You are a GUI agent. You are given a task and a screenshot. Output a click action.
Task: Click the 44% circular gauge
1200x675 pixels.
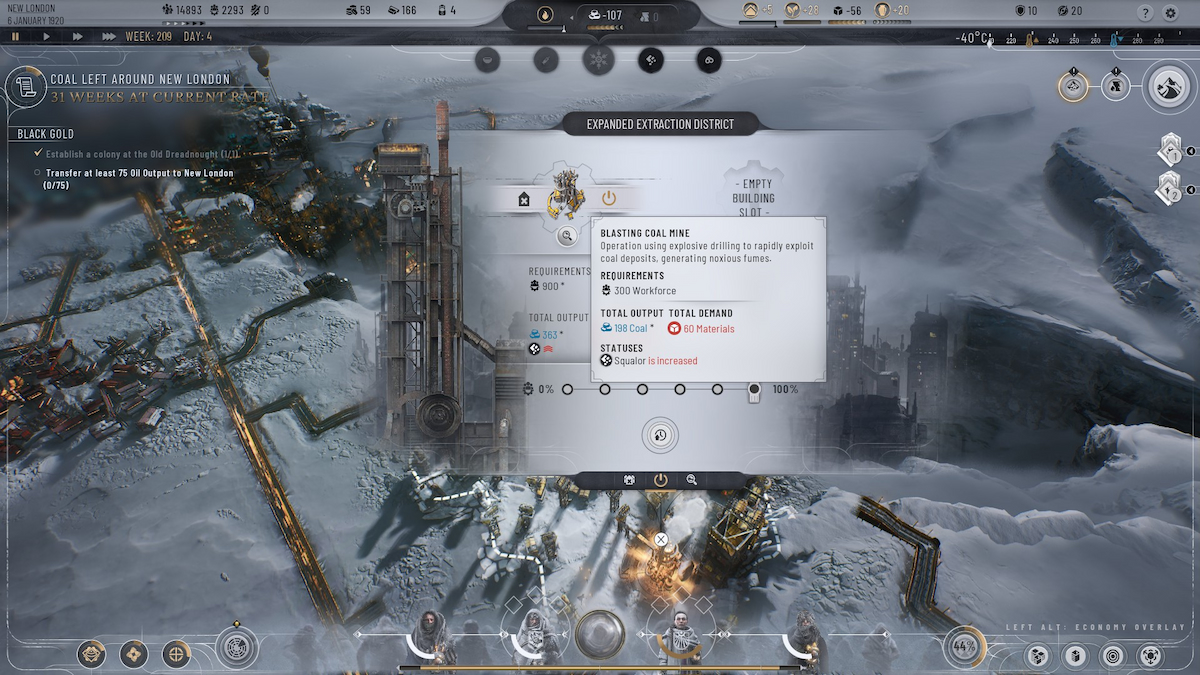coord(964,646)
